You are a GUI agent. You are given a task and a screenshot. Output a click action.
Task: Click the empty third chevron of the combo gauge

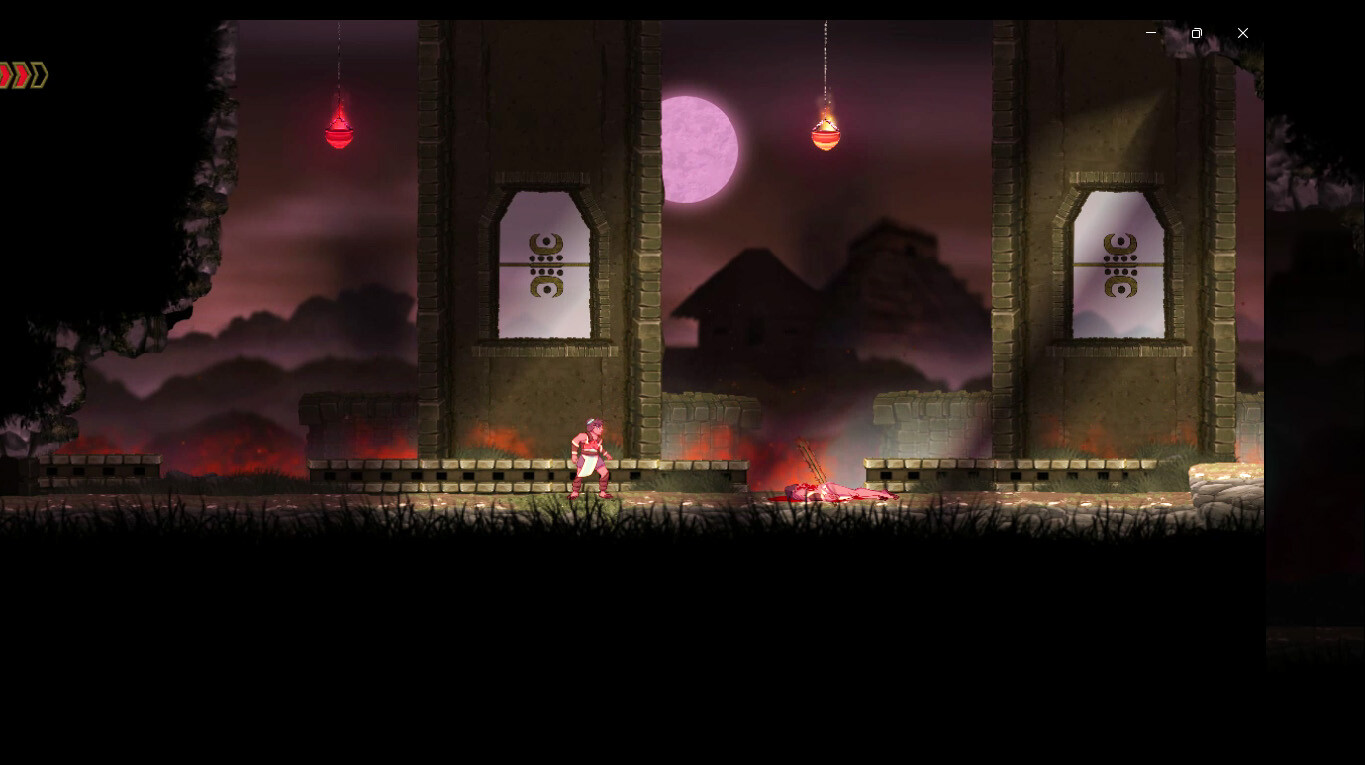40,74
